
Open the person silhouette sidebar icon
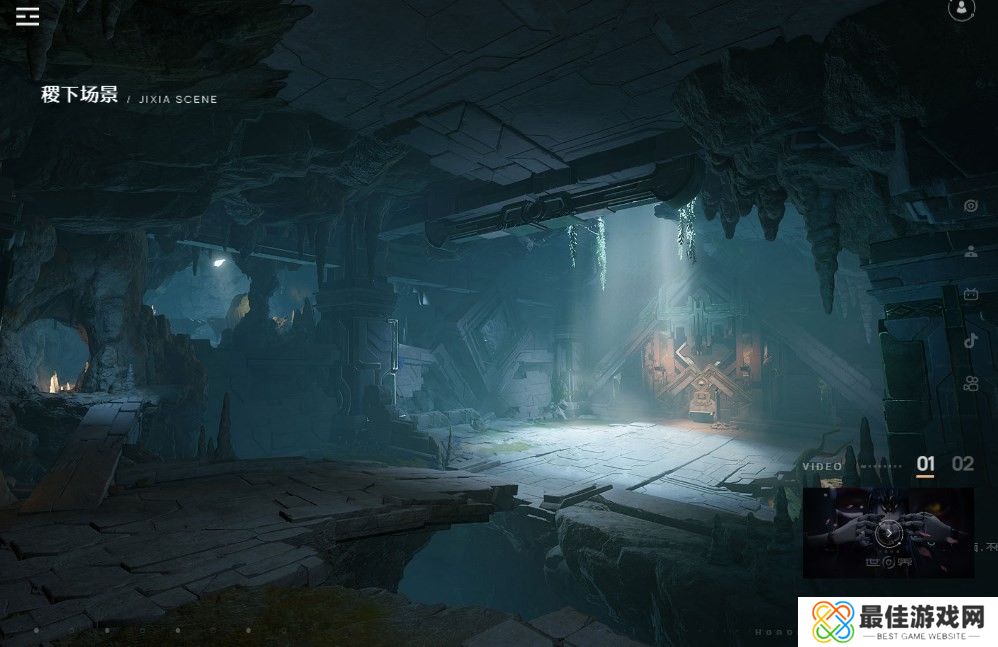click(x=970, y=251)
